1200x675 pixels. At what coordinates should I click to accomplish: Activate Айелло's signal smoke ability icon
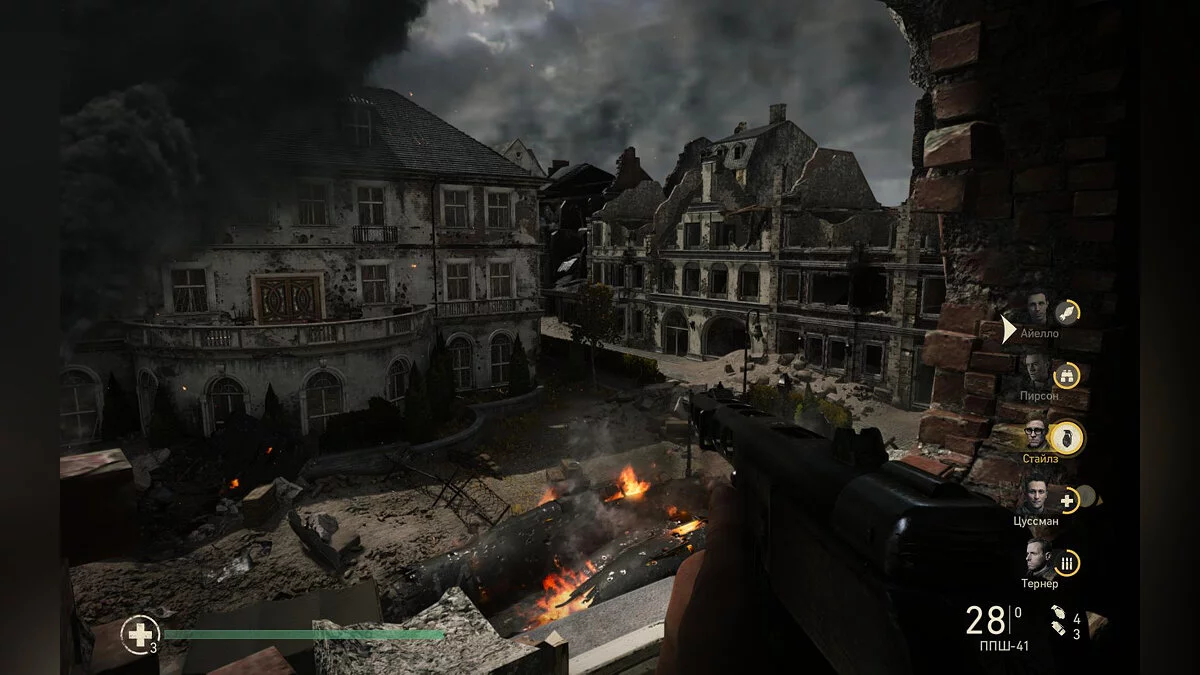point(1068,312)
